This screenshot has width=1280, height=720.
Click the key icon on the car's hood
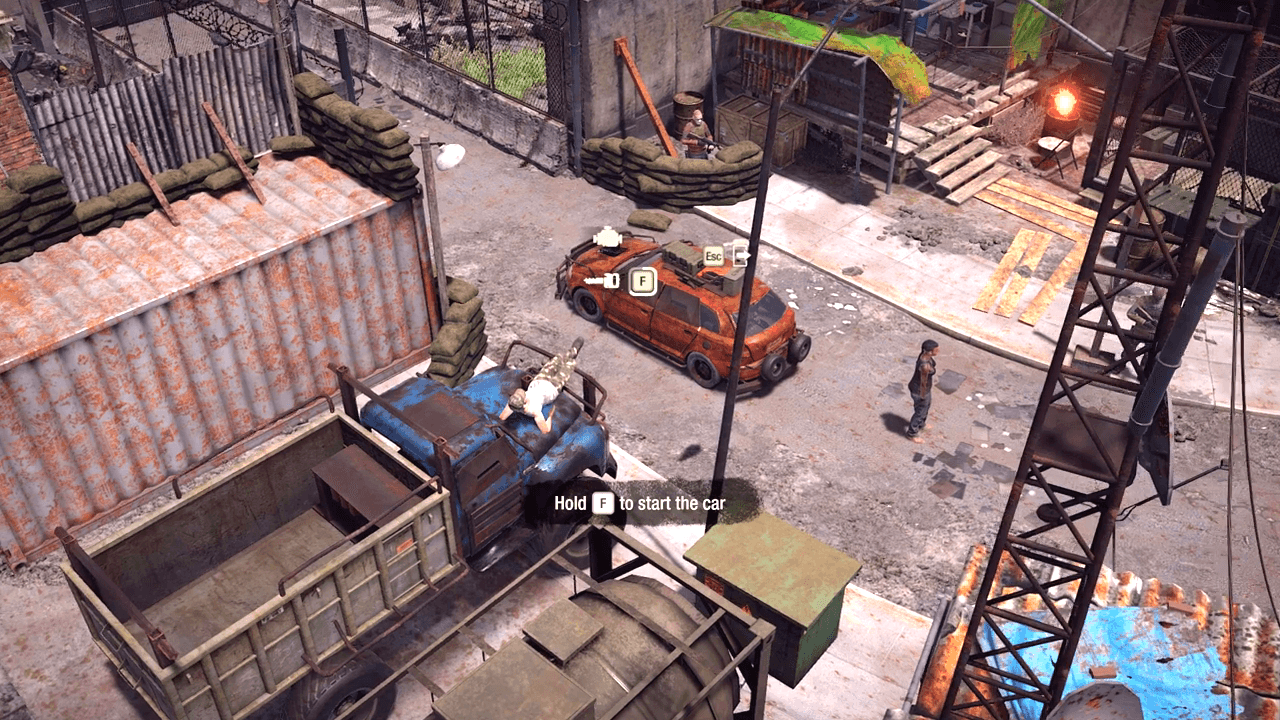pyautogui.click(x=600, y=280)
